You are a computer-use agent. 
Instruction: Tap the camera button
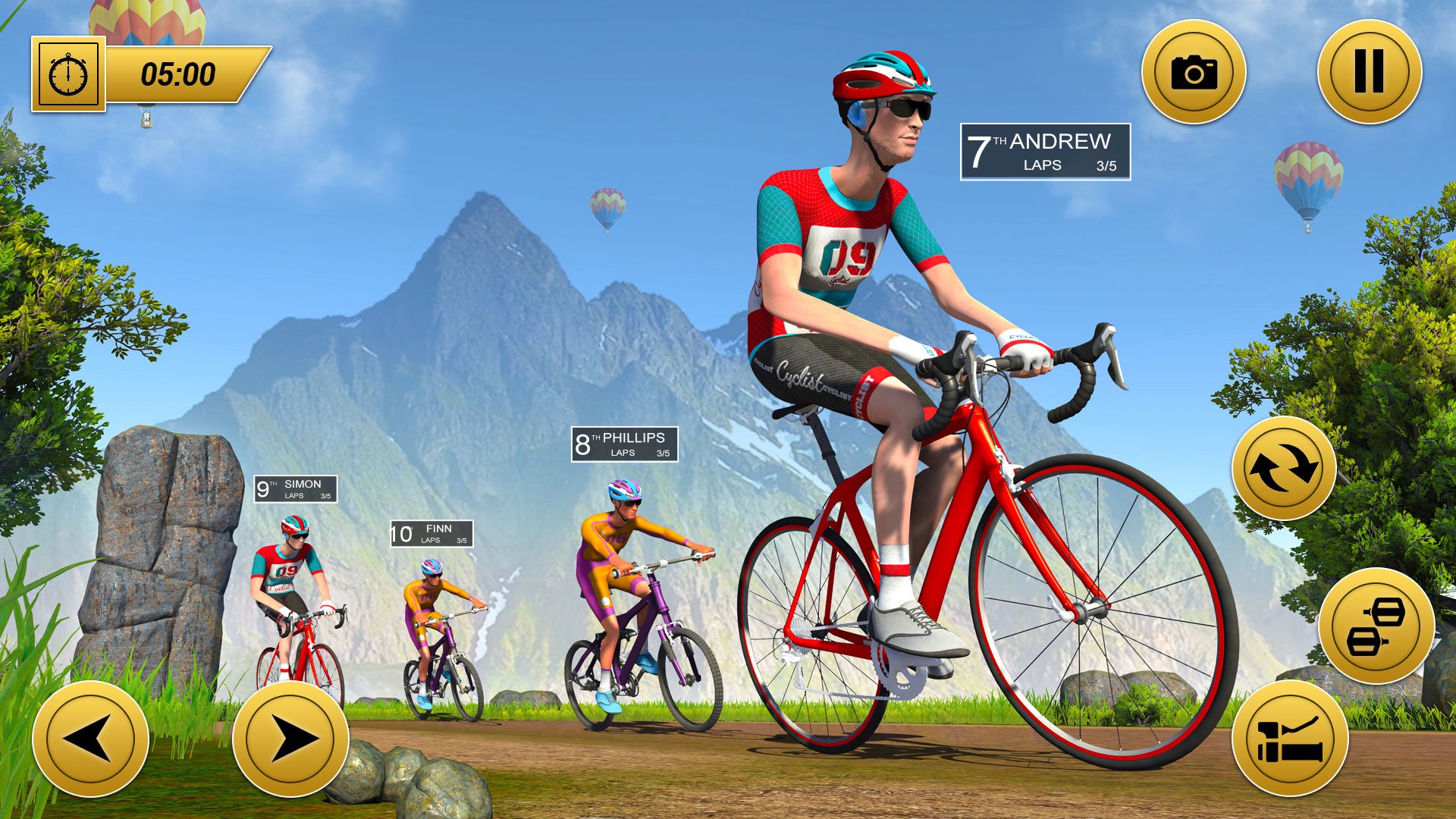coord(1194,72)
